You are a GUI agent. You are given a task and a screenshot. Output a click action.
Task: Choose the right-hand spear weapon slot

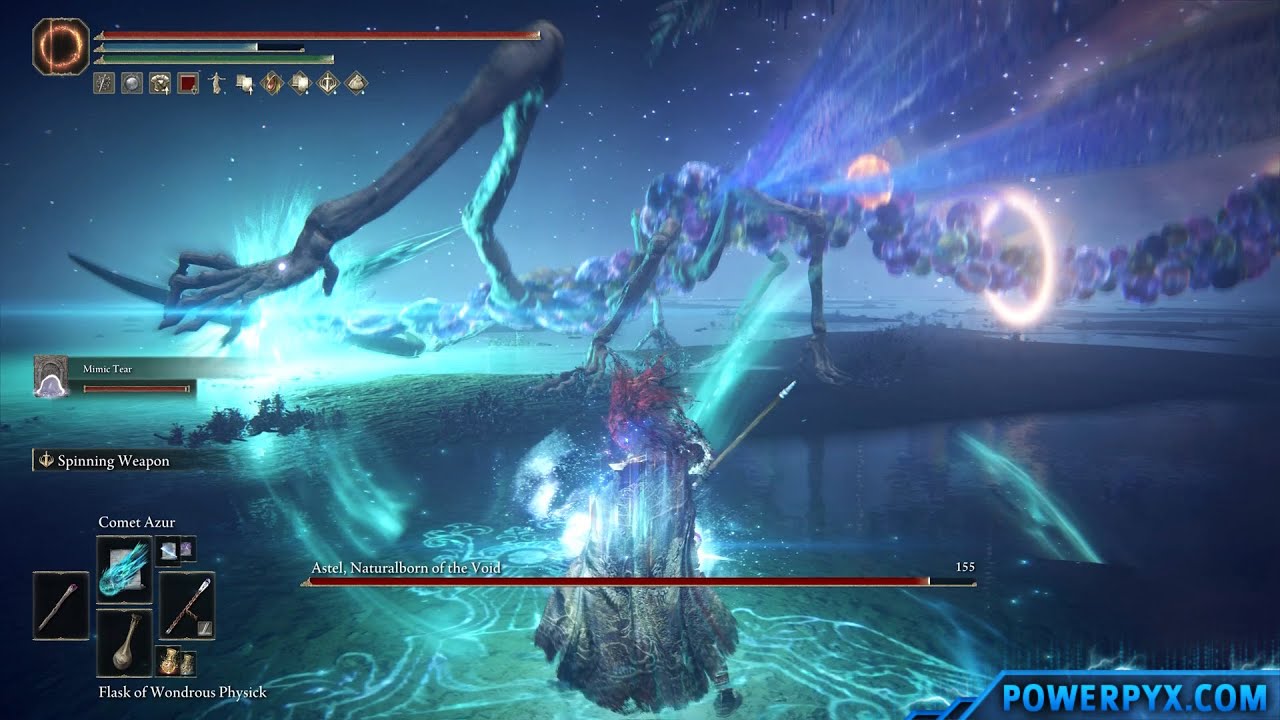(187, 606)
